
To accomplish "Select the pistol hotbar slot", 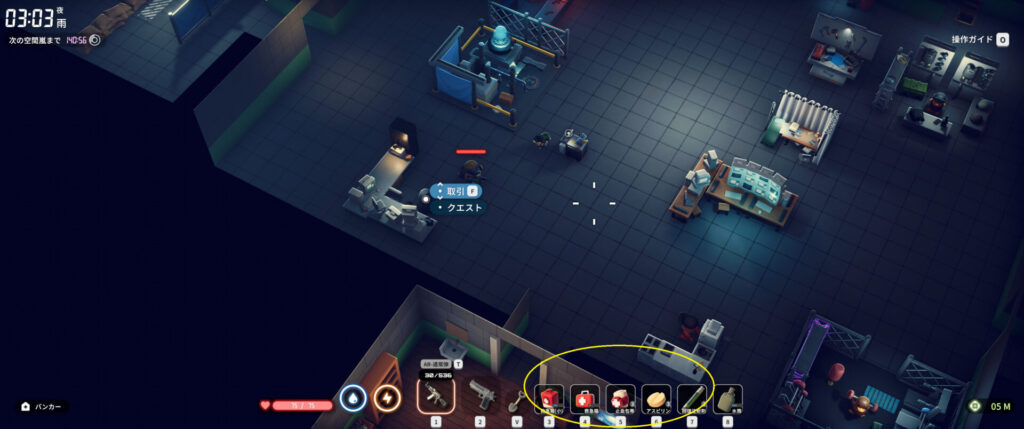I will [480, 395].
